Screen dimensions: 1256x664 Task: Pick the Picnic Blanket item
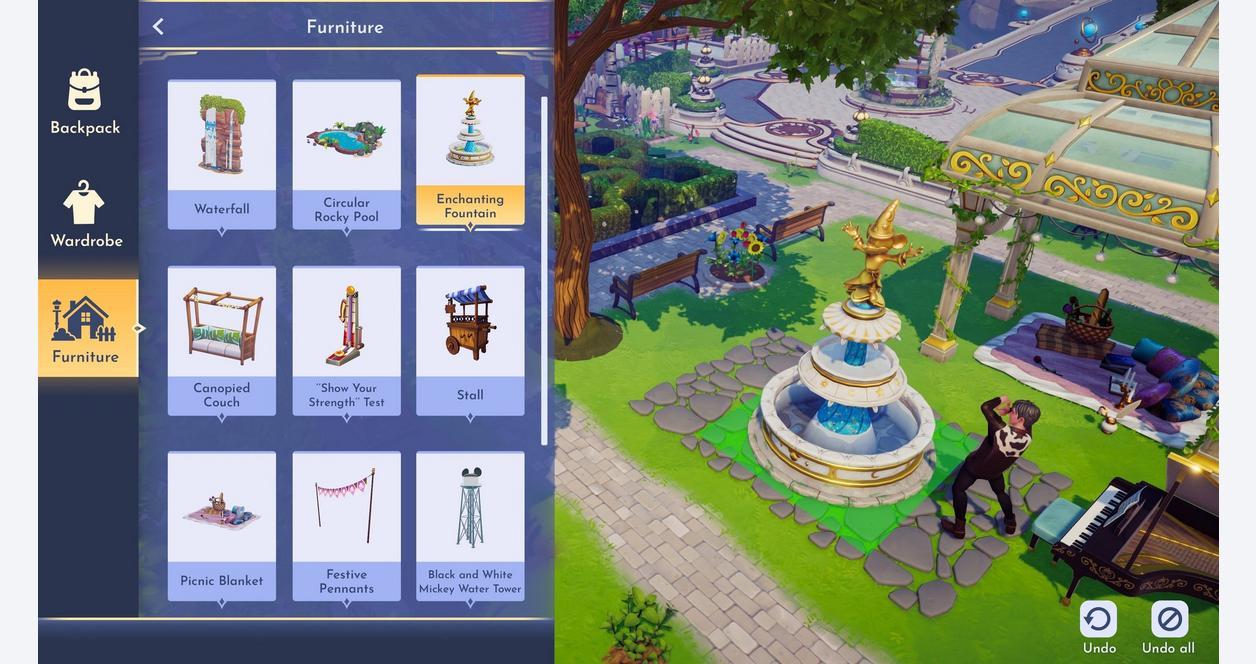(222, 526)
